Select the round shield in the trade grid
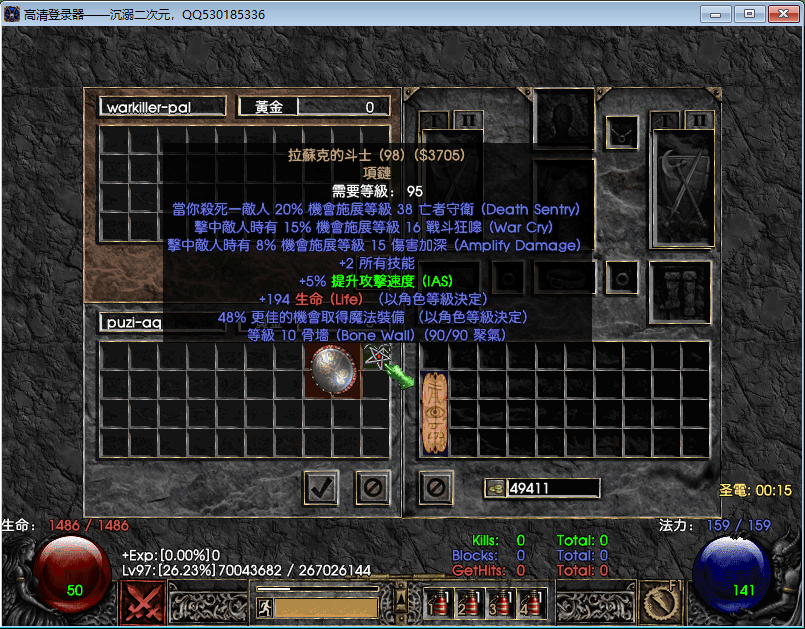Screen dimensions: 805x629 click(x=334, y=371)
